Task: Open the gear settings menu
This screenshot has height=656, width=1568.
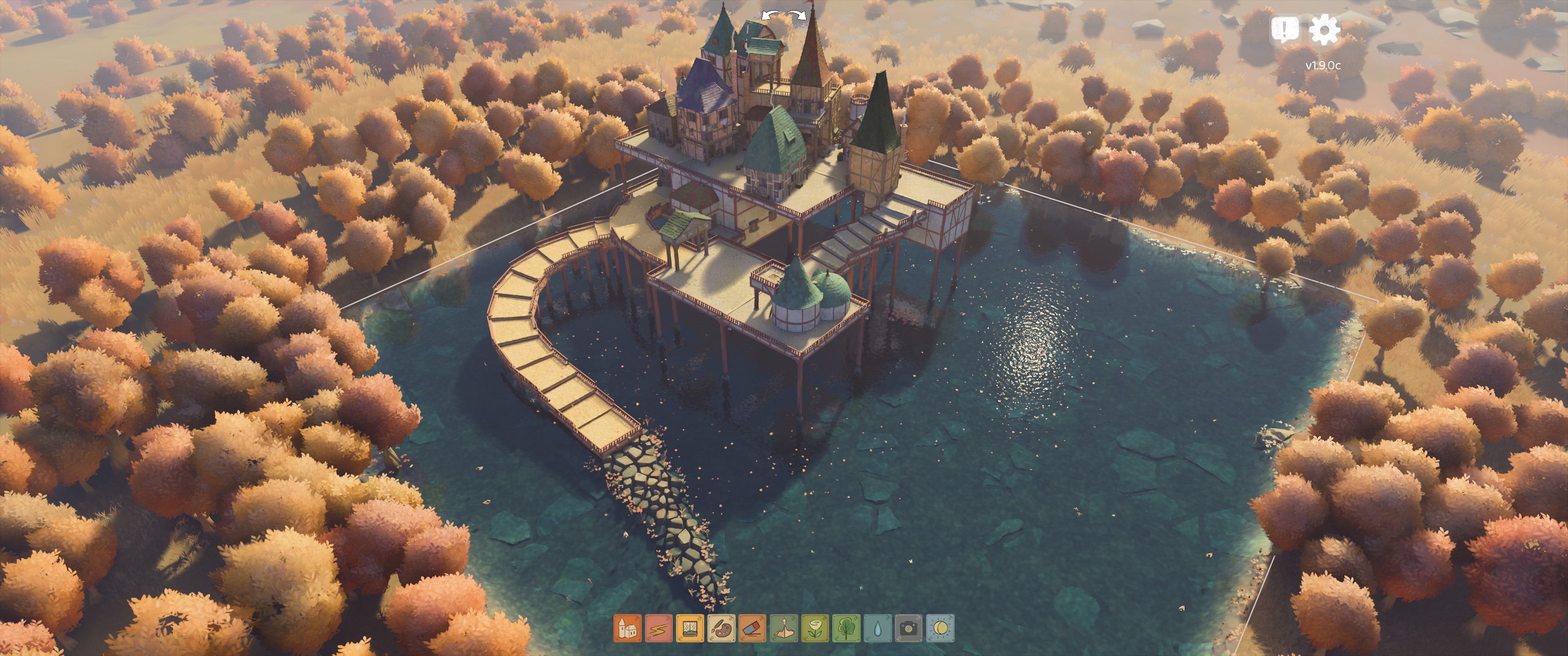Action: coord(1324,29)
